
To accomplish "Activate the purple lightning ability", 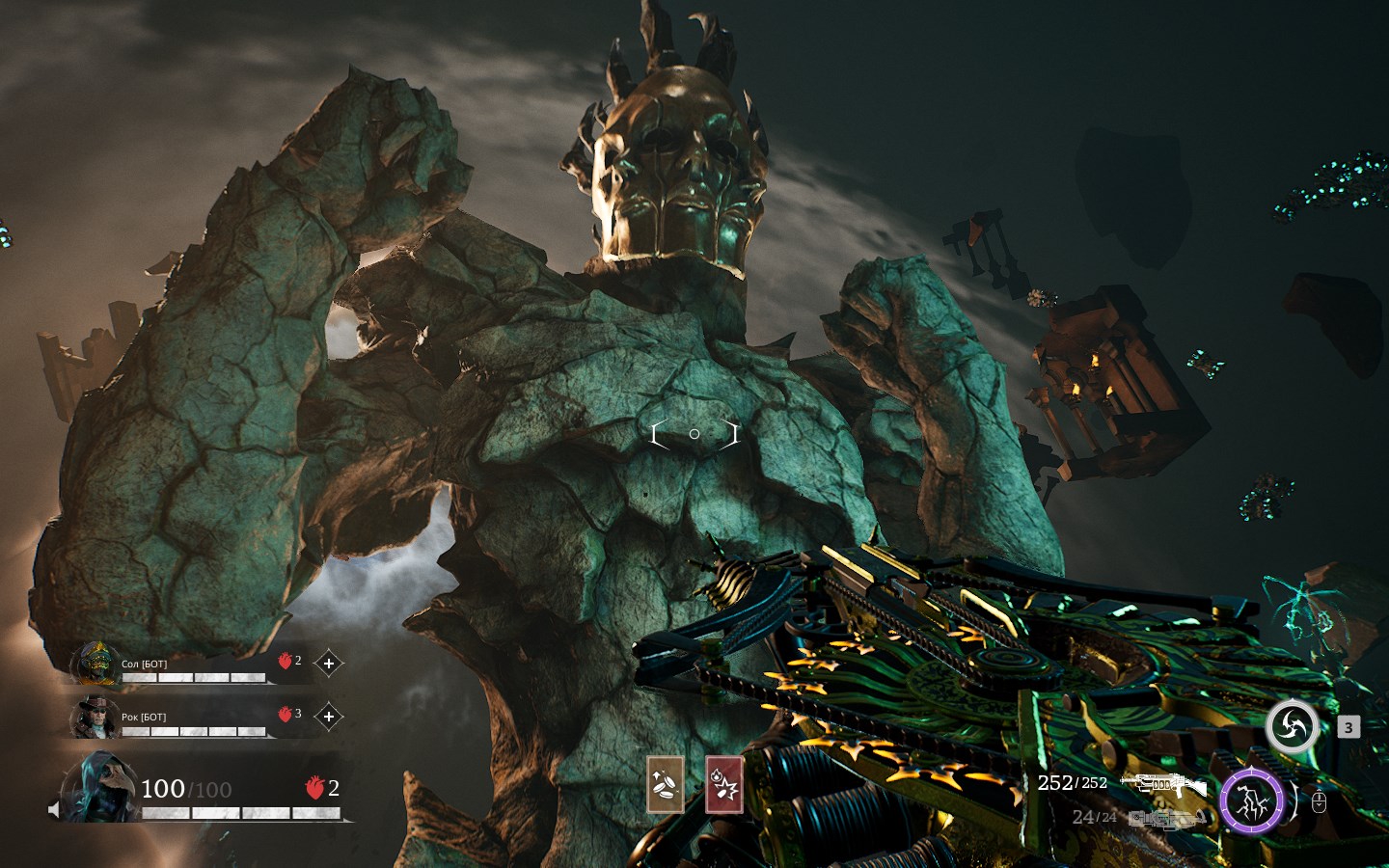I will (x=1251, y=801).
